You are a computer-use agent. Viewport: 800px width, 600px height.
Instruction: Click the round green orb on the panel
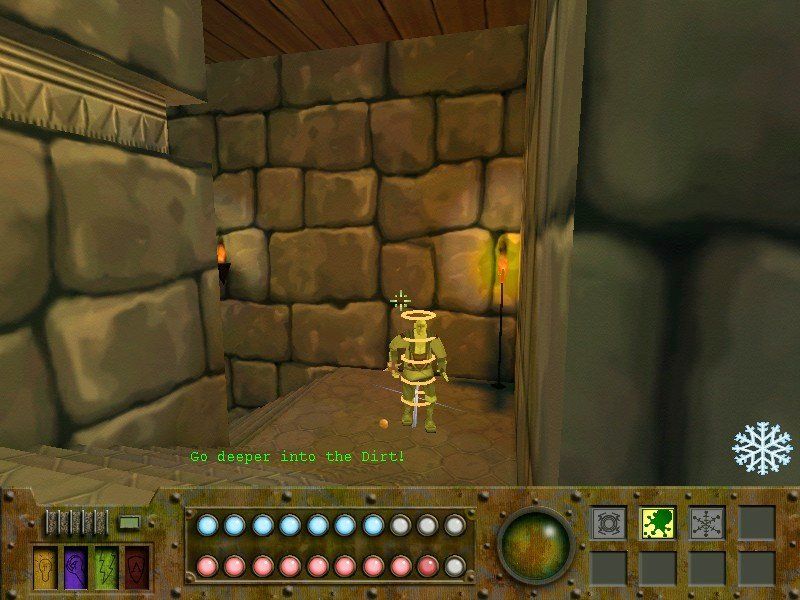click(x=537, y=545)
